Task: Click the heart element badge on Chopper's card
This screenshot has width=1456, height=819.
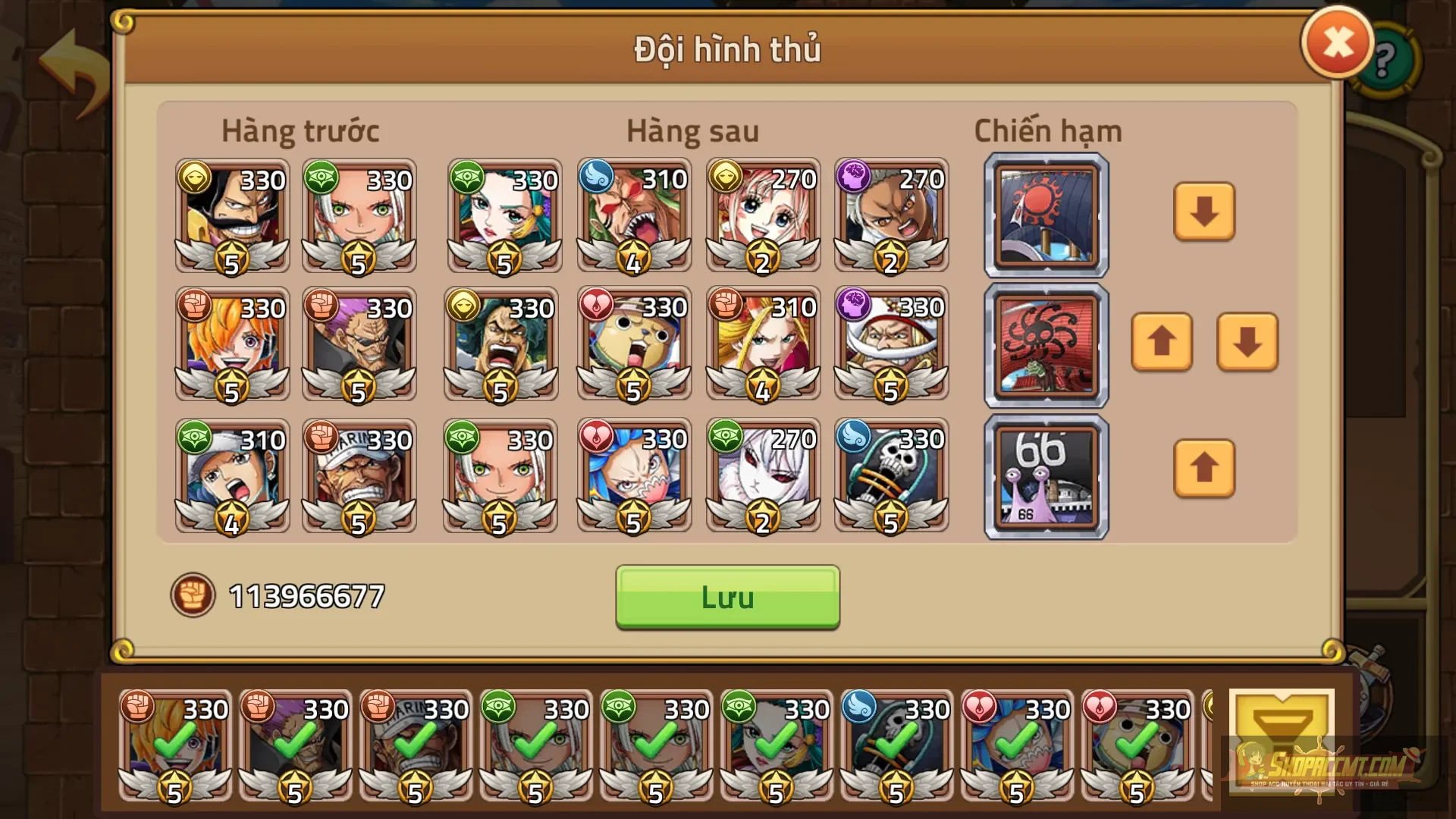Action: coord(596,305)
